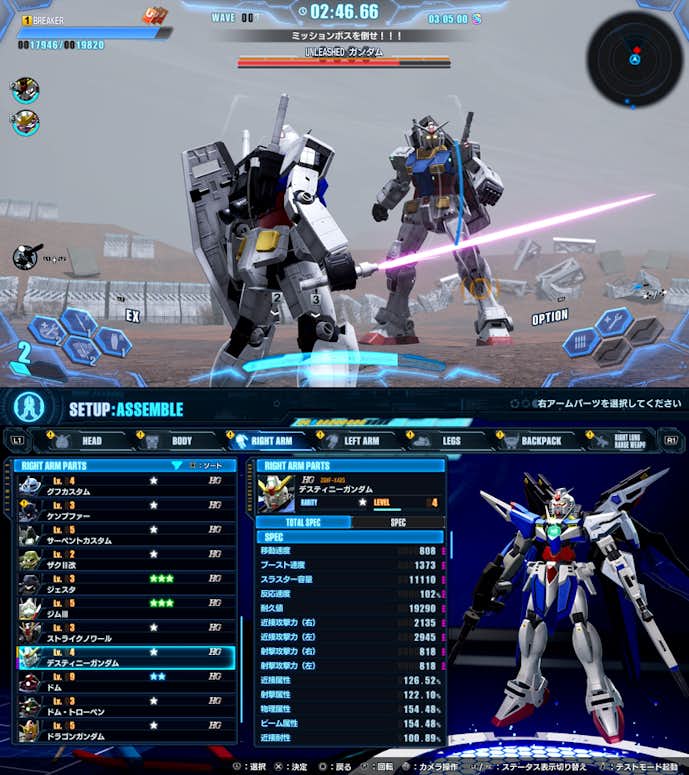The width and height of the screenshot is (689, 775).
Task: Select the ケンプファー part row
Action: [126, 509]
